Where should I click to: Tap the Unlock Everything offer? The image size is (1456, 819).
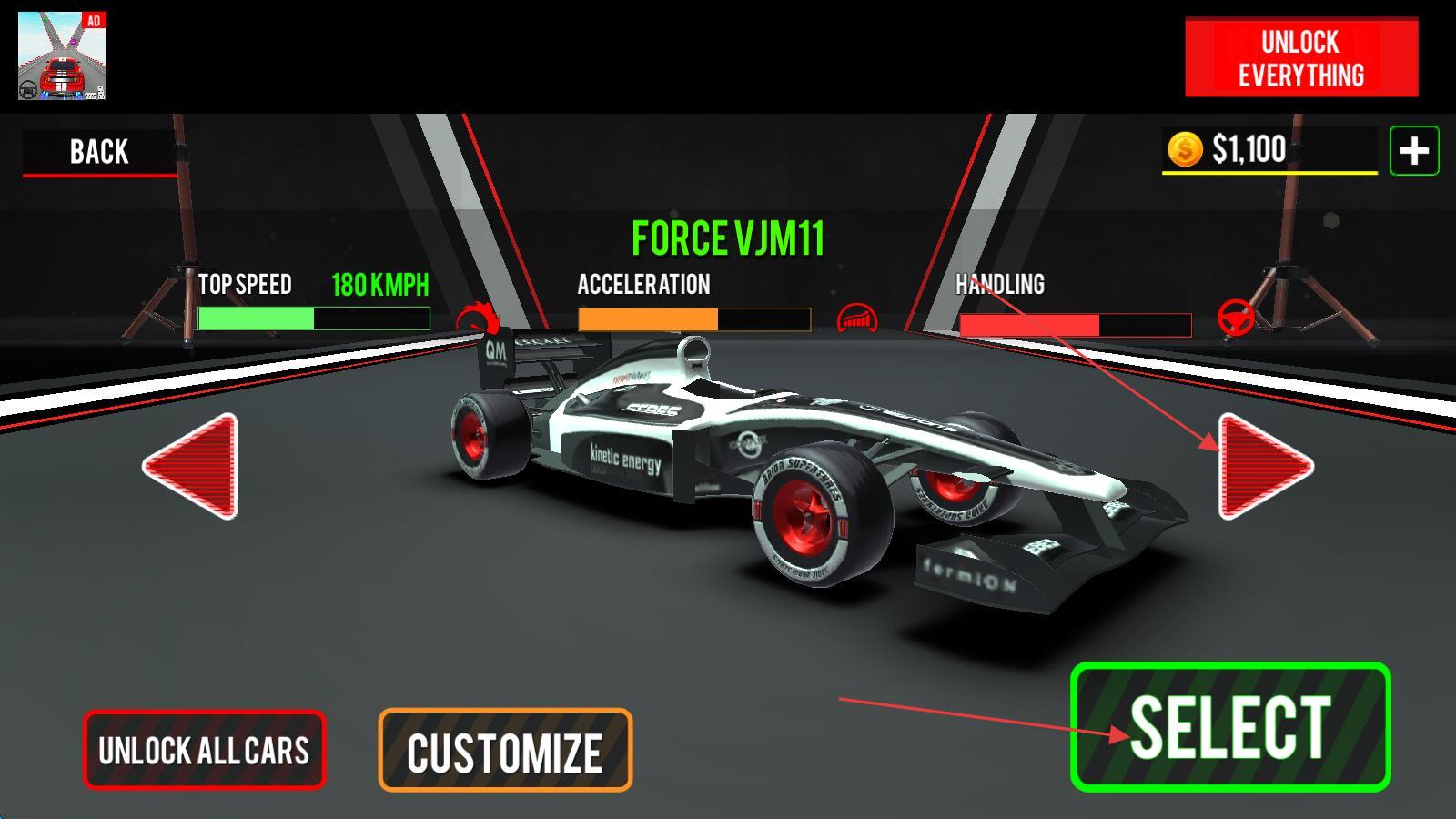point(1300,58)
